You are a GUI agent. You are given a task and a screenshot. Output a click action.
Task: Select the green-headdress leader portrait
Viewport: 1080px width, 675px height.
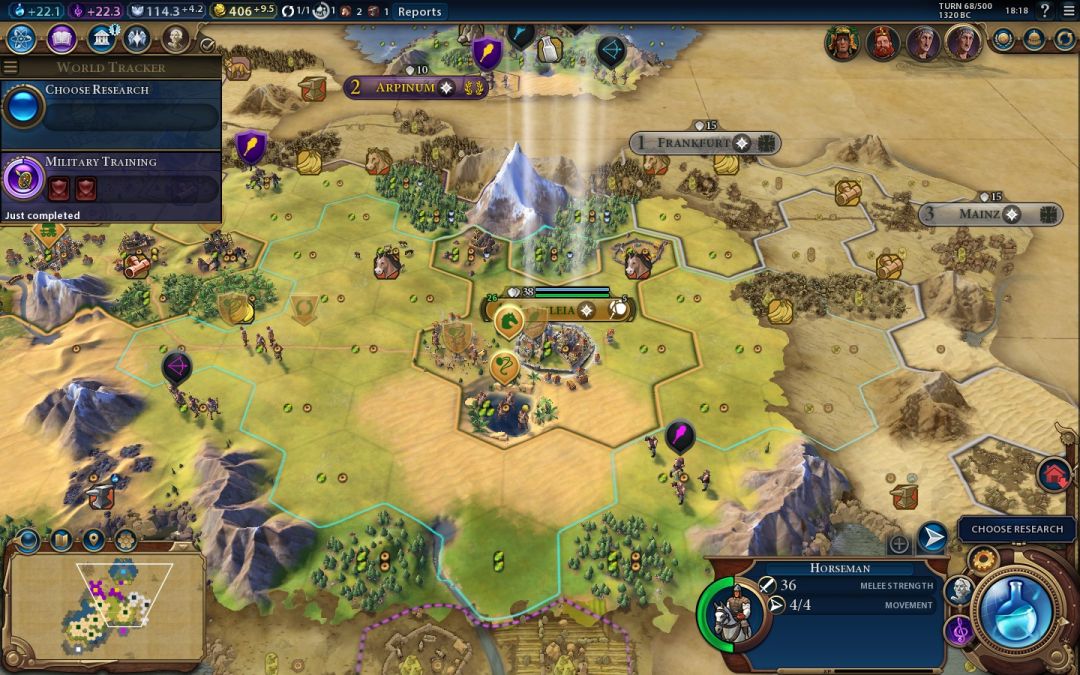tap(843, 43)
